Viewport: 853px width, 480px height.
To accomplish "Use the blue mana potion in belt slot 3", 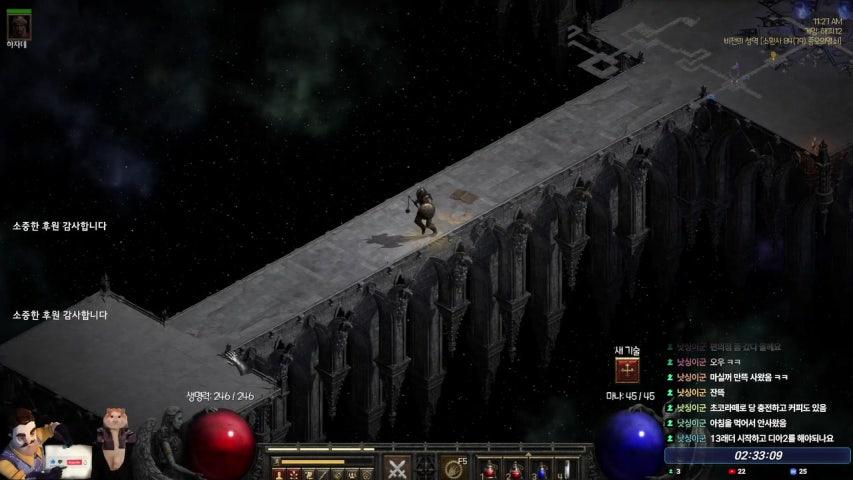I will coord(541,469).
